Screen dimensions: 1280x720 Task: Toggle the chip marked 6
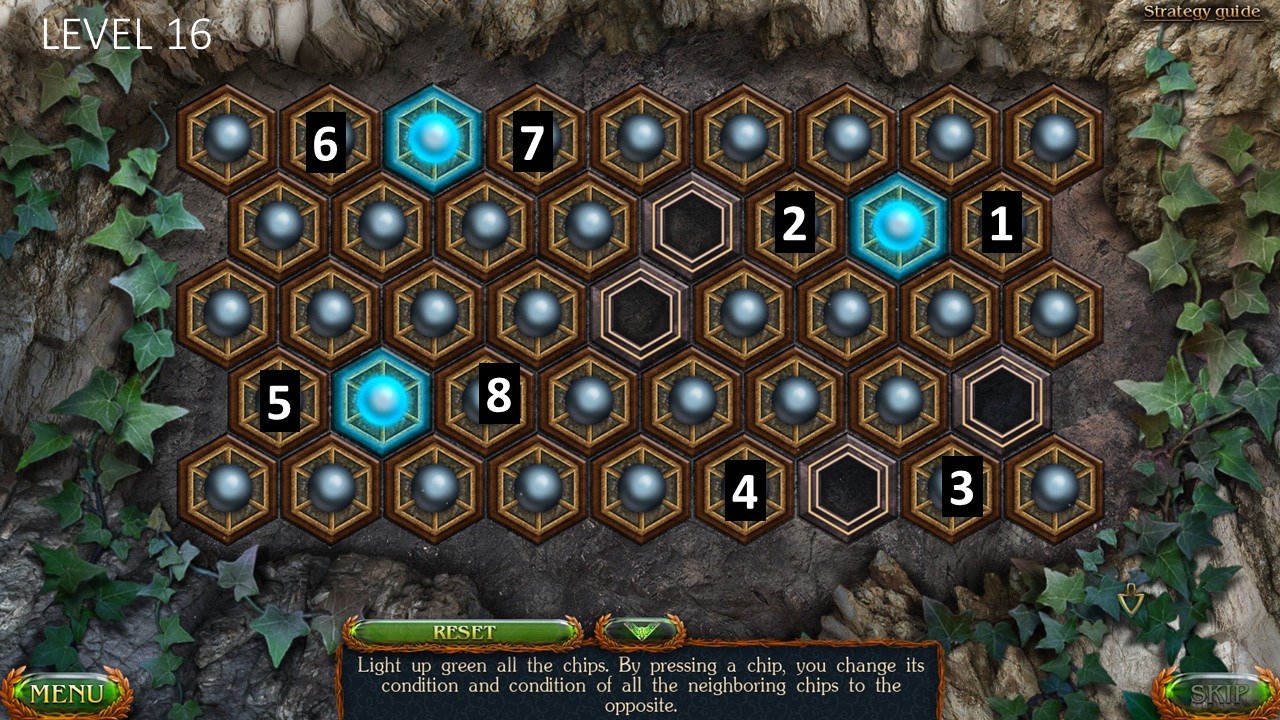pyautogui.click(x=329, y=139)
